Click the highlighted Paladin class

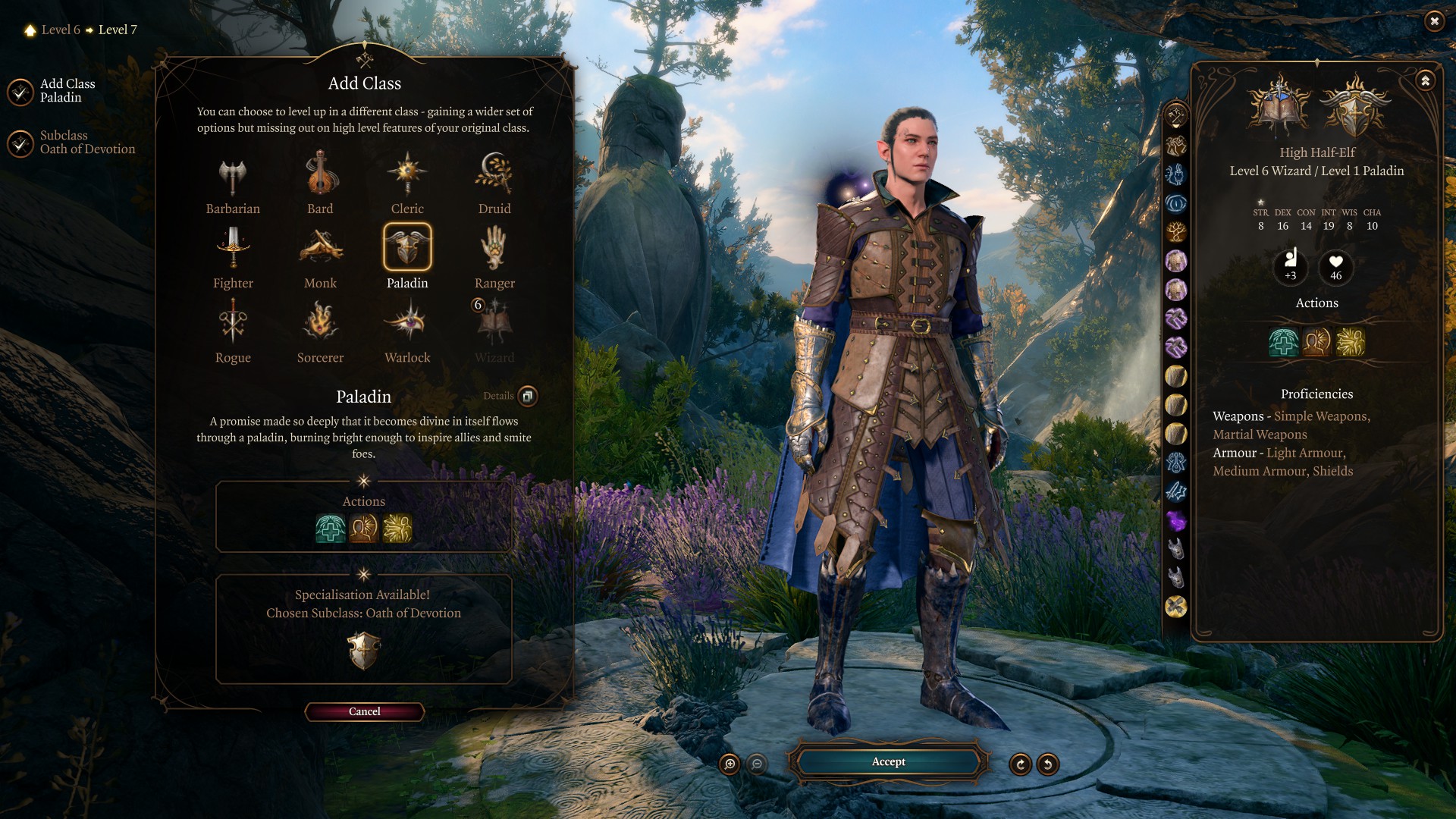407,247
